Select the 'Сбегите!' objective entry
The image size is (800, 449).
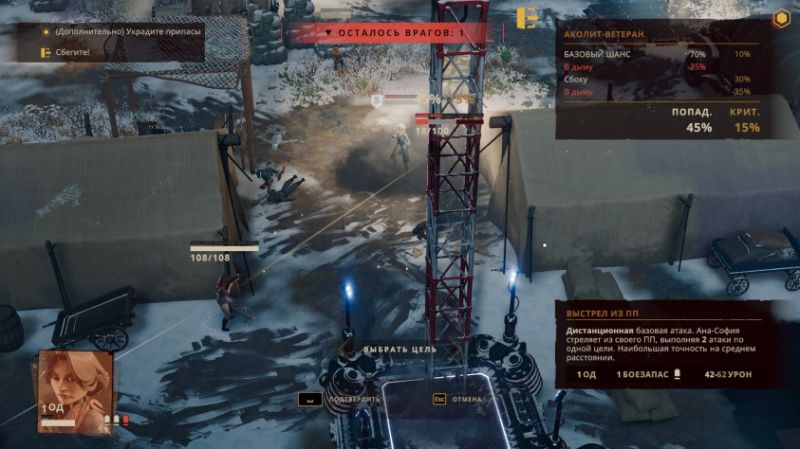coord(74,51)
